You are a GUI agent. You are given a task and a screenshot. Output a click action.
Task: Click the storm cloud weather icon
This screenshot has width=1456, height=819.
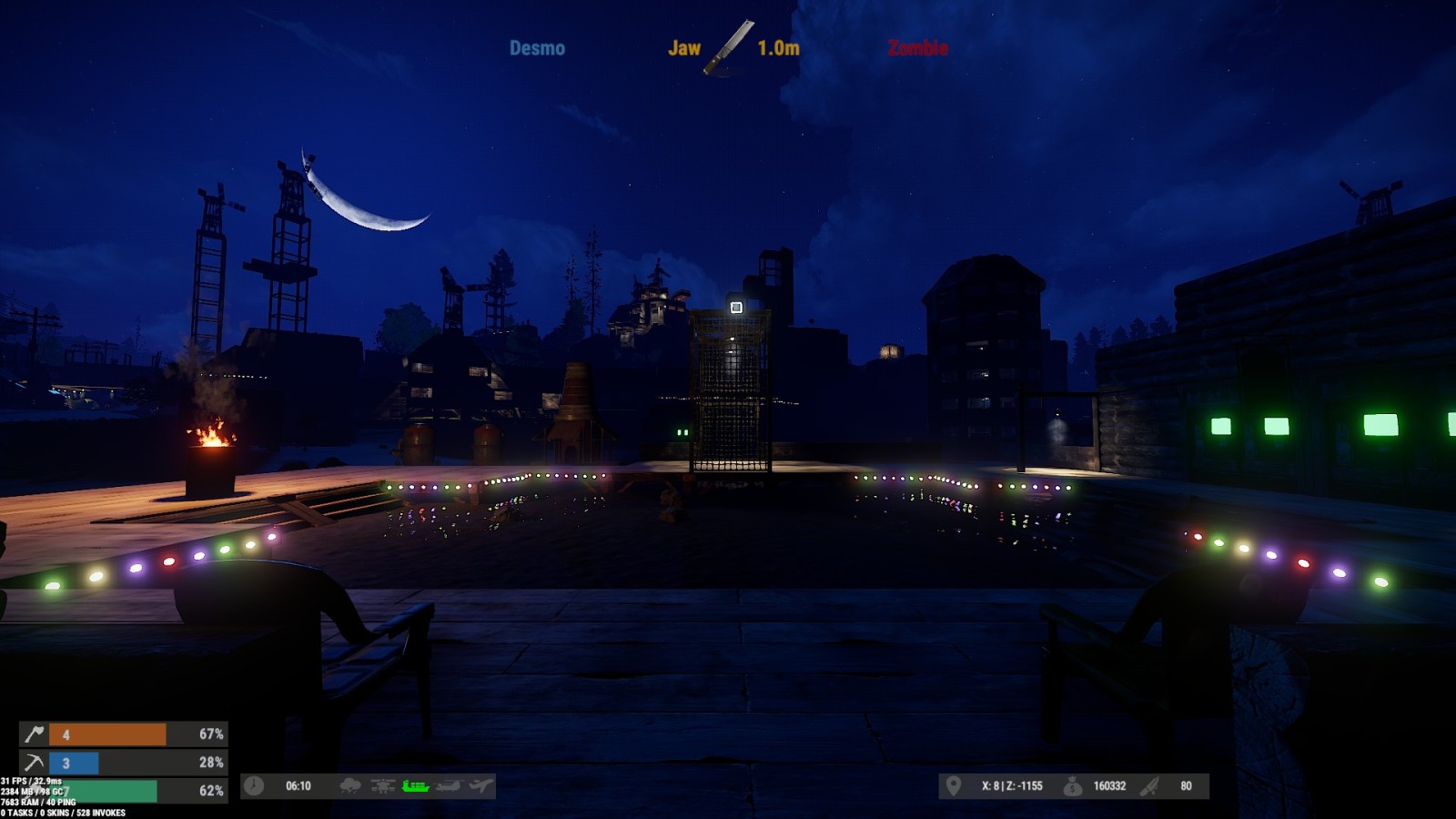350,786
